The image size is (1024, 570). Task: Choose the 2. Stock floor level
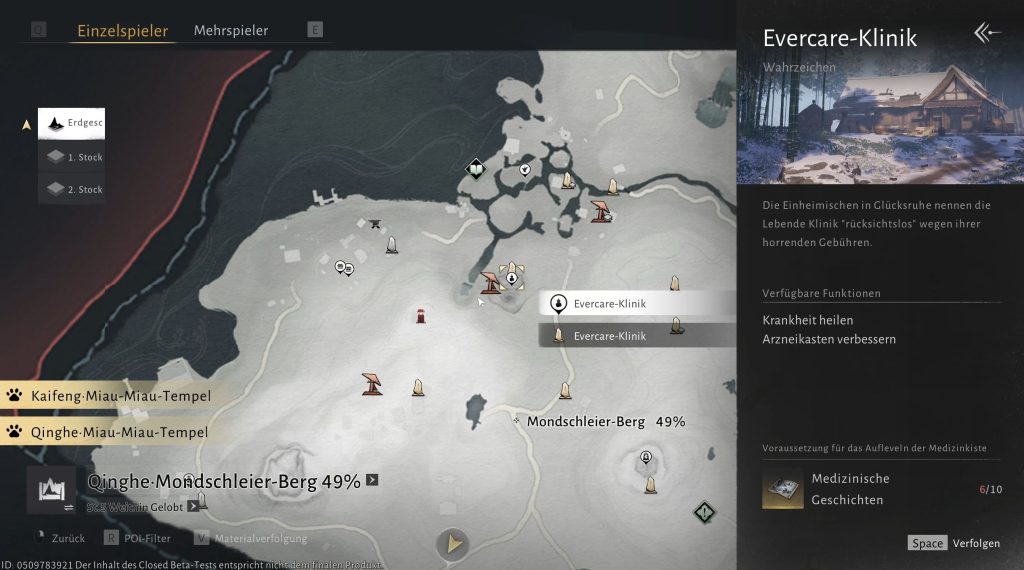pos(71,189)
